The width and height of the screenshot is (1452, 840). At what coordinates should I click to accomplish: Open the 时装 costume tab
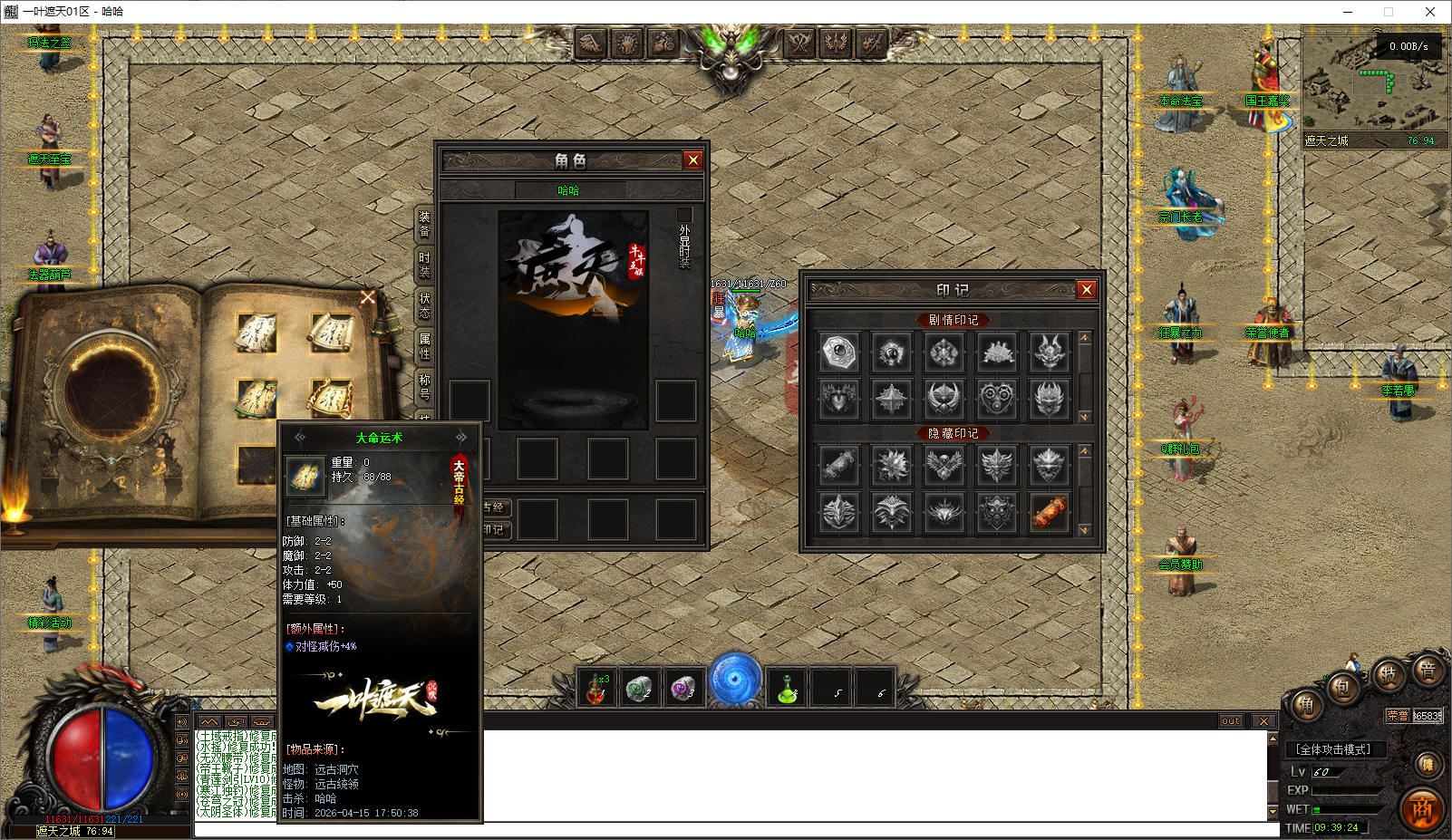tap(424, 265)
